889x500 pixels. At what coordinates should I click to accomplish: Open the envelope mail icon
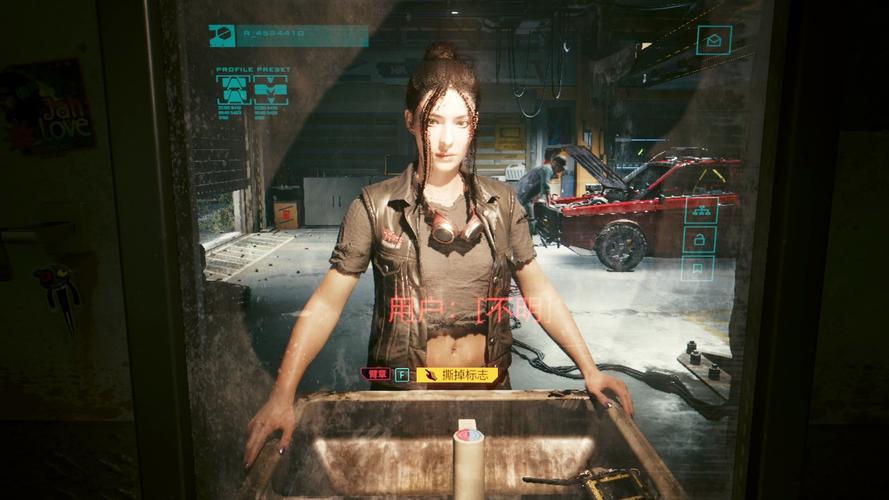[x=713, y=40]
